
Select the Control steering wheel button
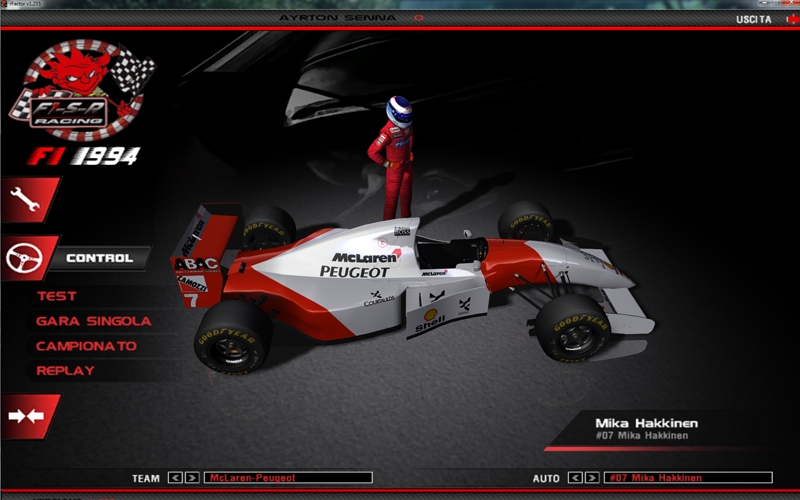pos(28,259)
